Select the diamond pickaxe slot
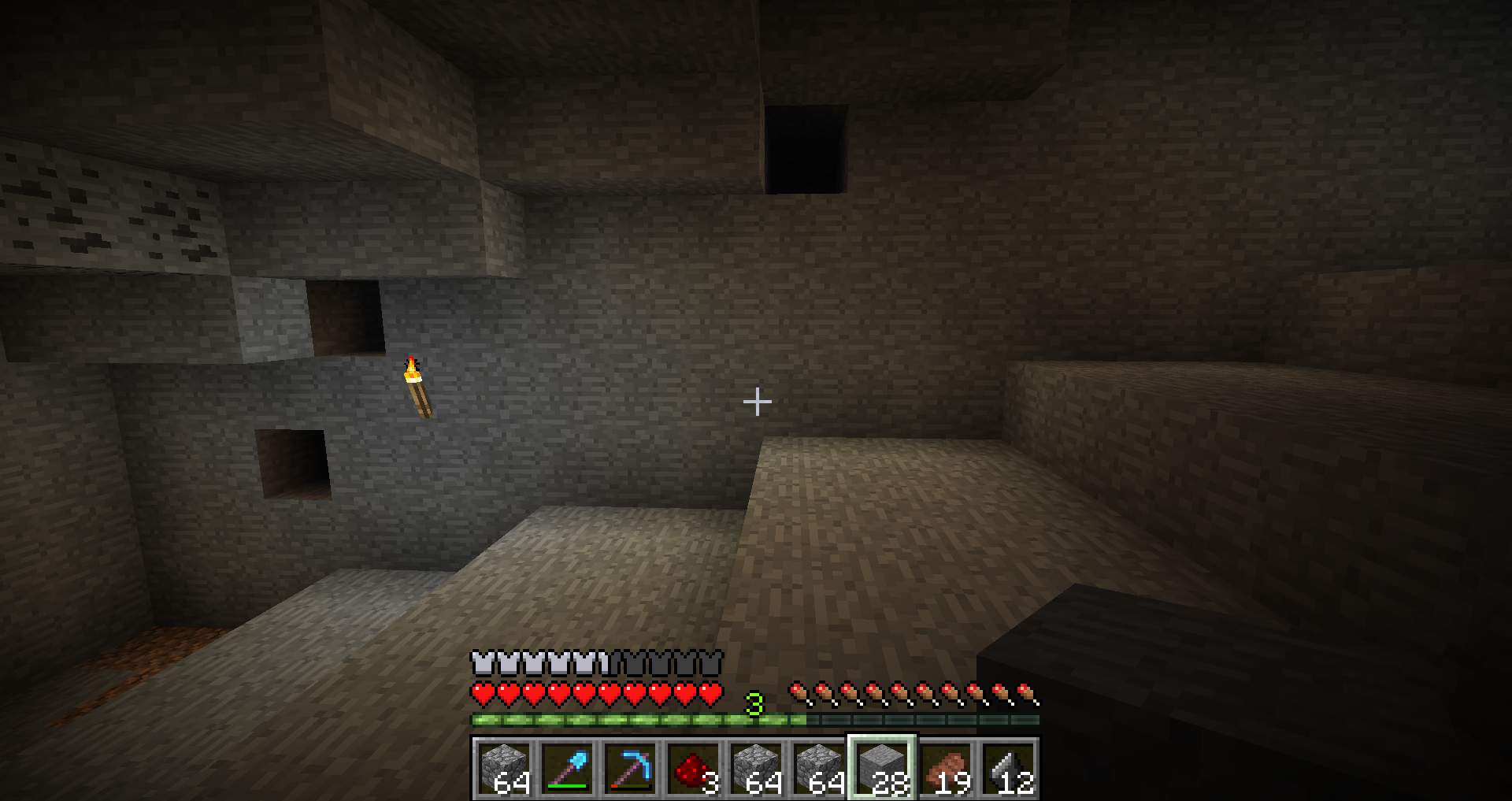The height and width of the screenshot is (801, 1512). 631,769
